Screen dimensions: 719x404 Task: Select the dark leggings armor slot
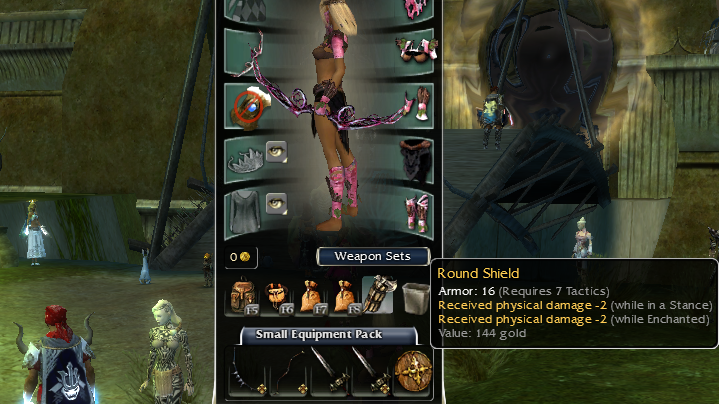click(x=412, y=157)
